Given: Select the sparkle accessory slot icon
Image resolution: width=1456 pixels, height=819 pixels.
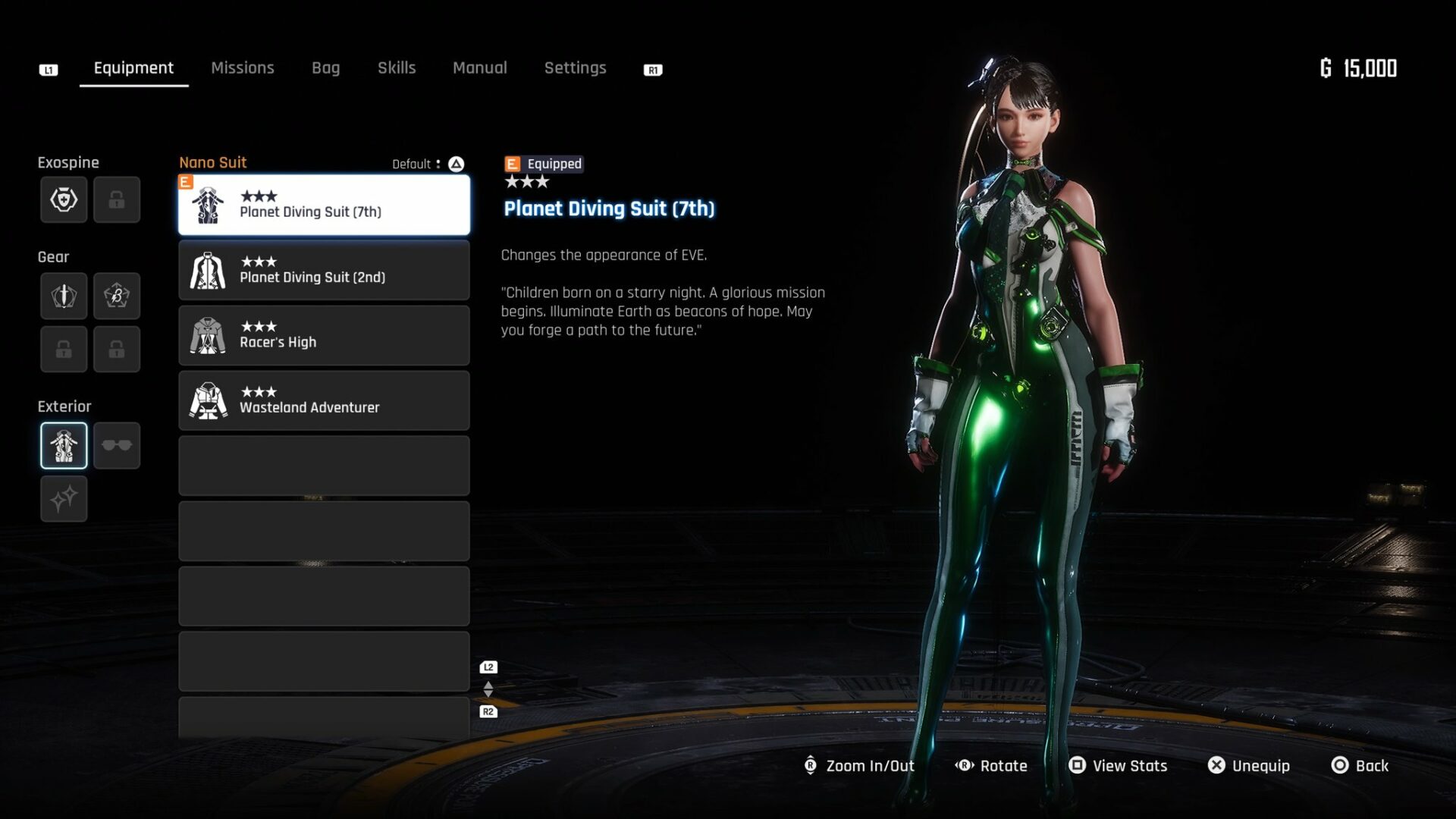Looking at the screenshot, I should click(x=64, y=498).
